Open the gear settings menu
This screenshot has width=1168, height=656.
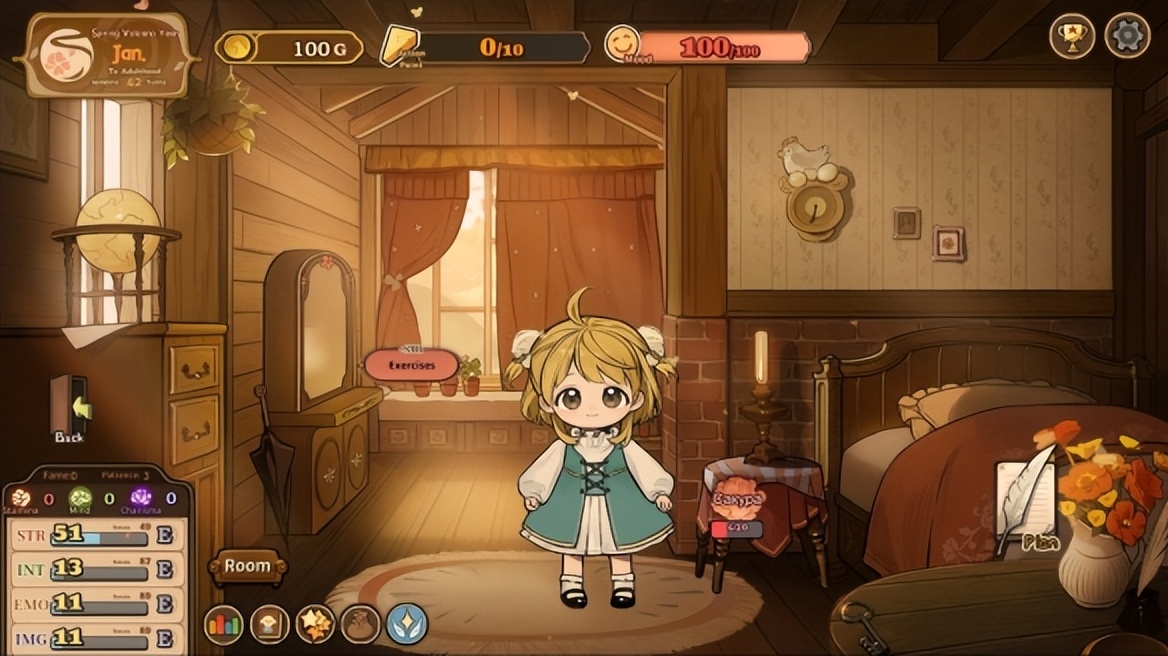pos(1127,36)
